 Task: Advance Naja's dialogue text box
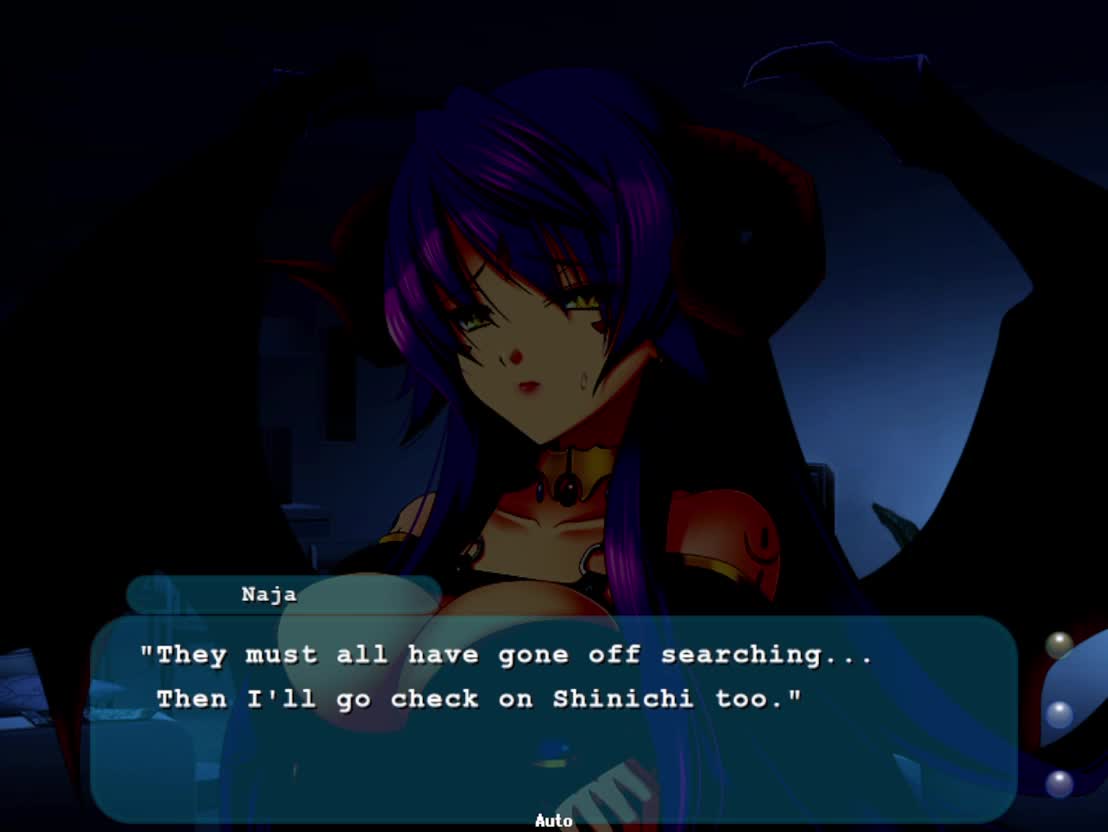point(553,718)
